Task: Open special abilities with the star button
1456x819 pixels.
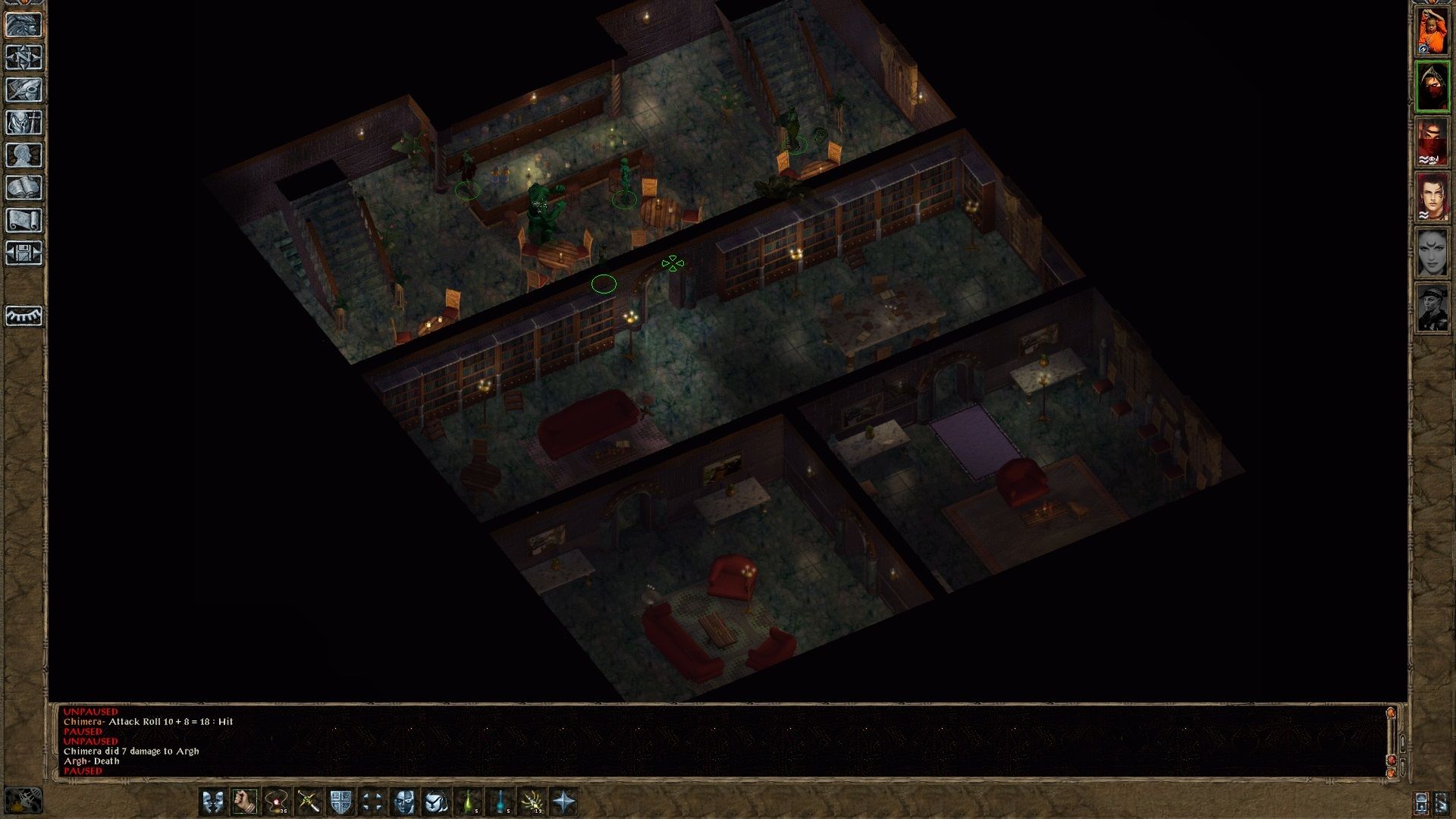Action: (564, 801)
